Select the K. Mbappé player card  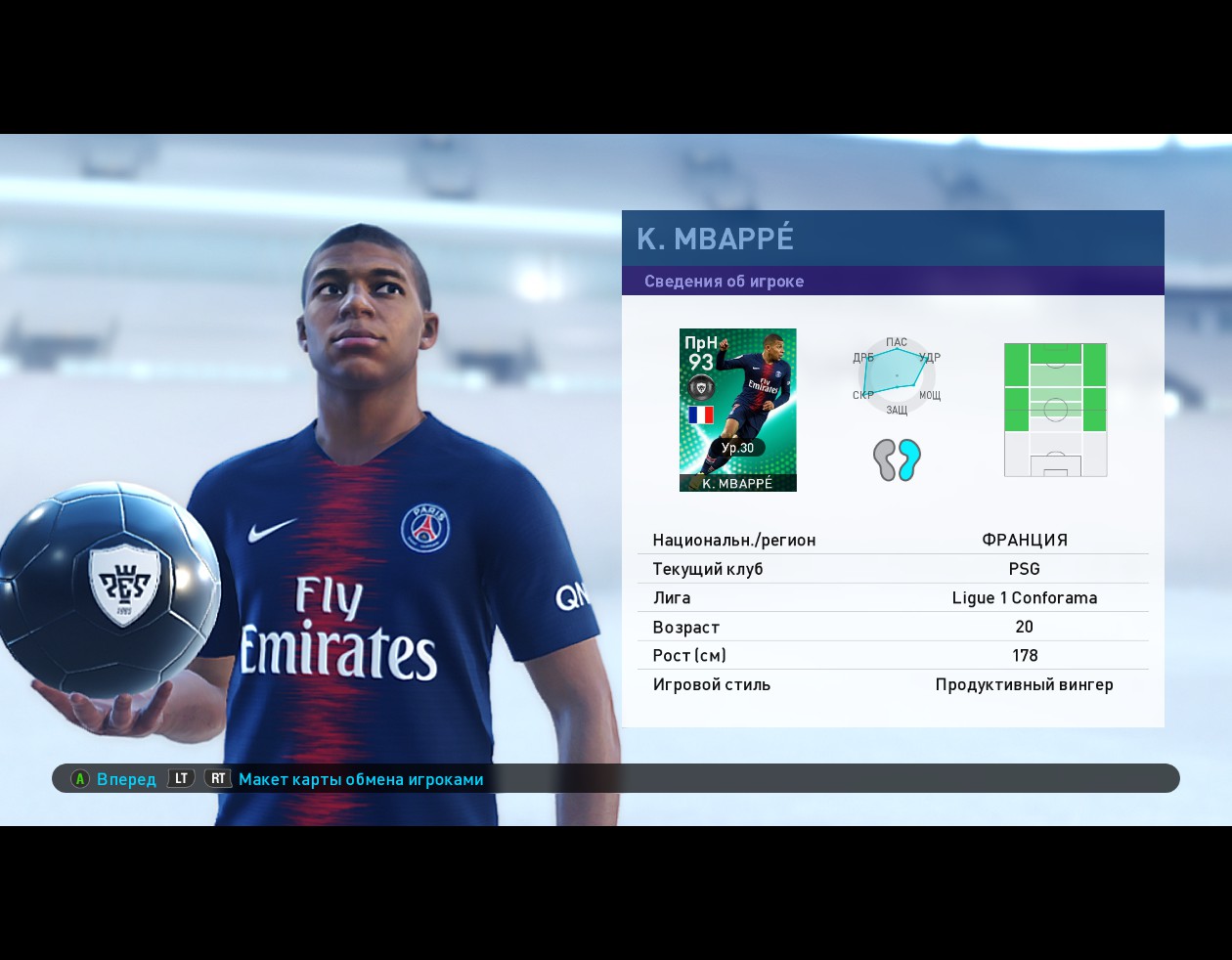click(737, 410)
